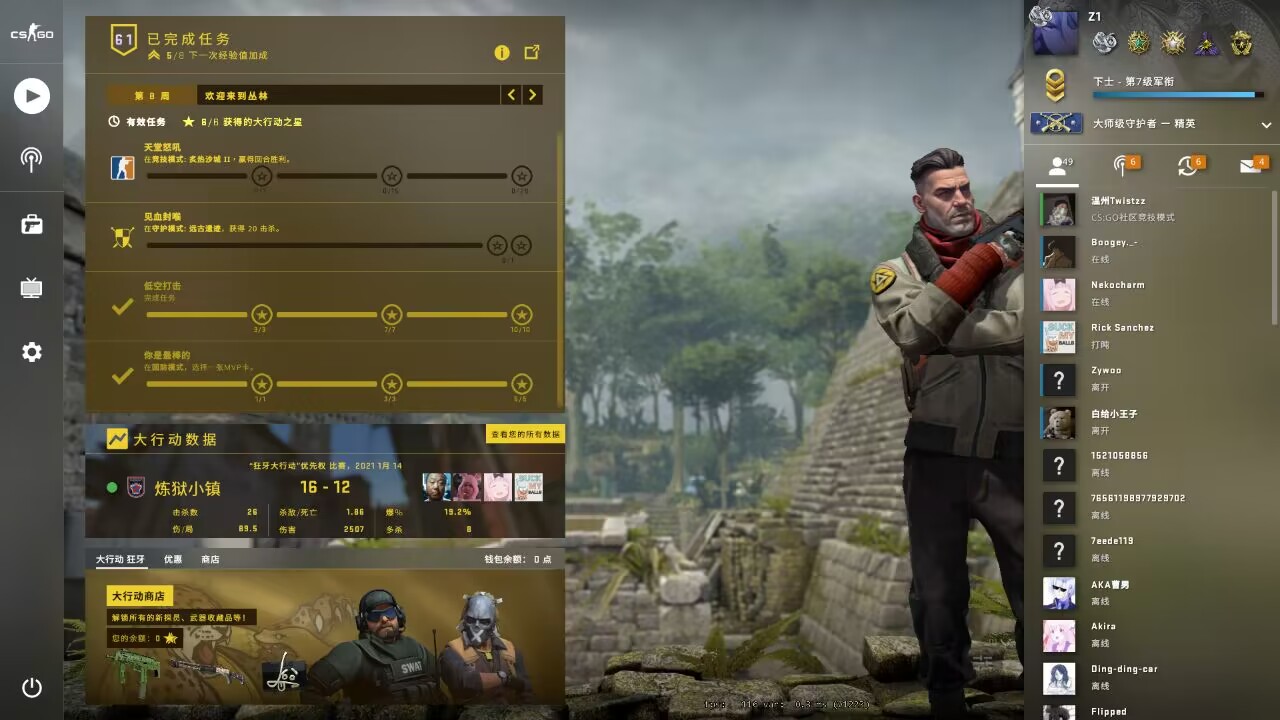1280x720 pixels.
Task: Open game settings with the gear icon
Action: click(x=31, y=352)
